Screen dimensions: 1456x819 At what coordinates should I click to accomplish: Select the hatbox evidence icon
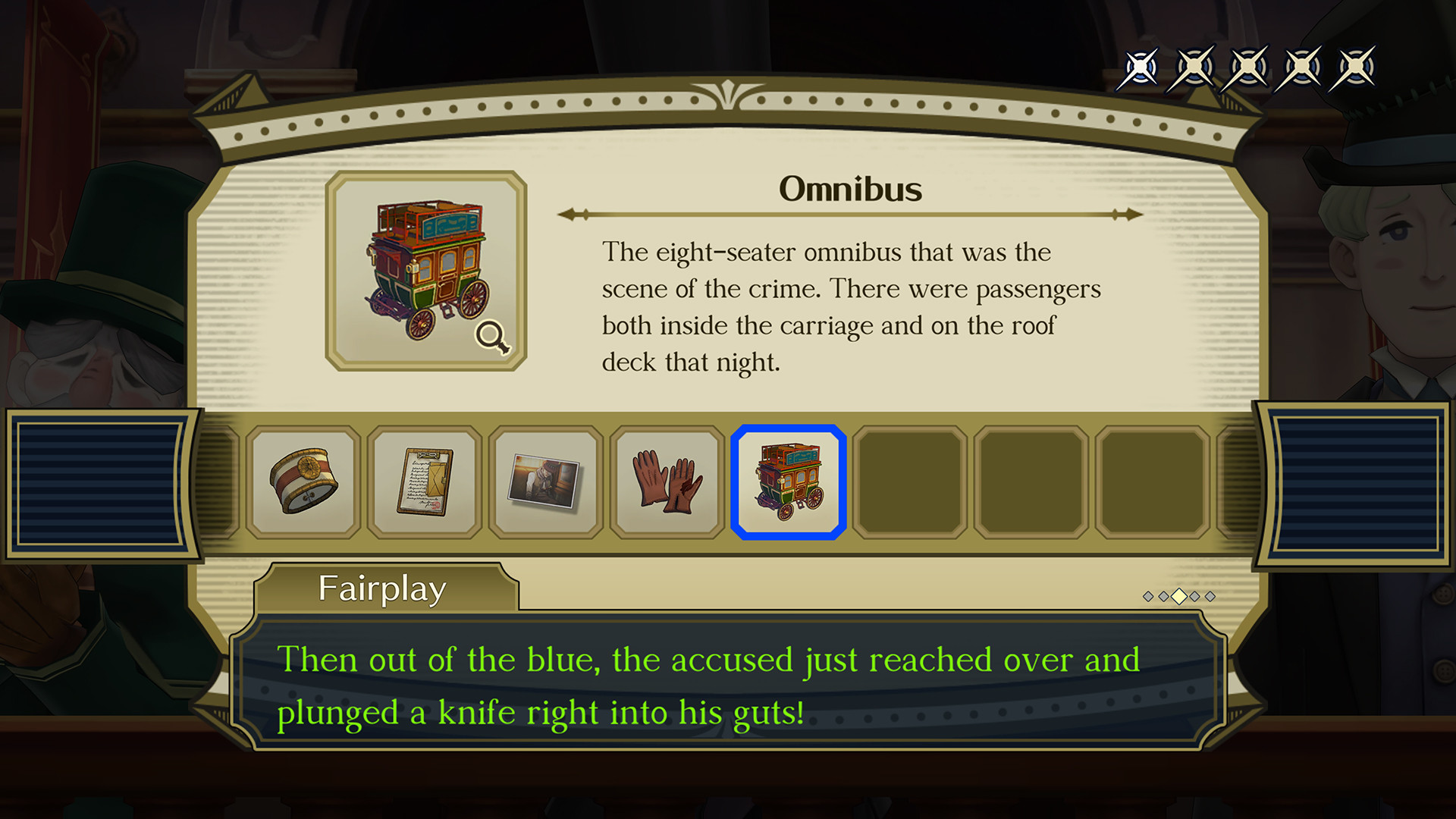coord(304,481)
